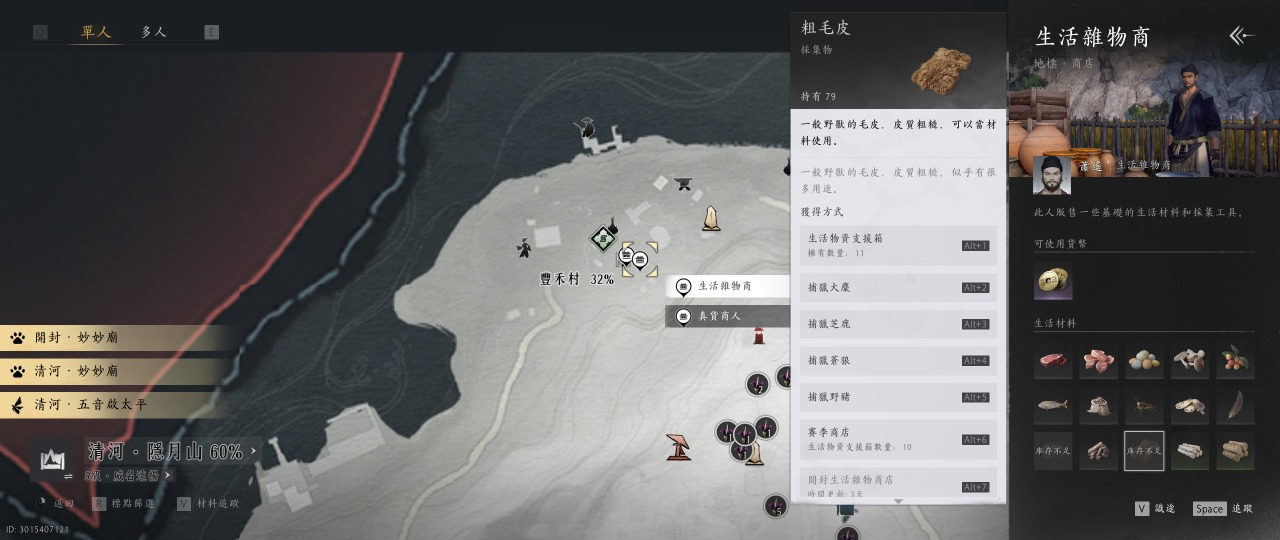
Task: Select the raw red meat item slot
Action: pos(1053,361)
